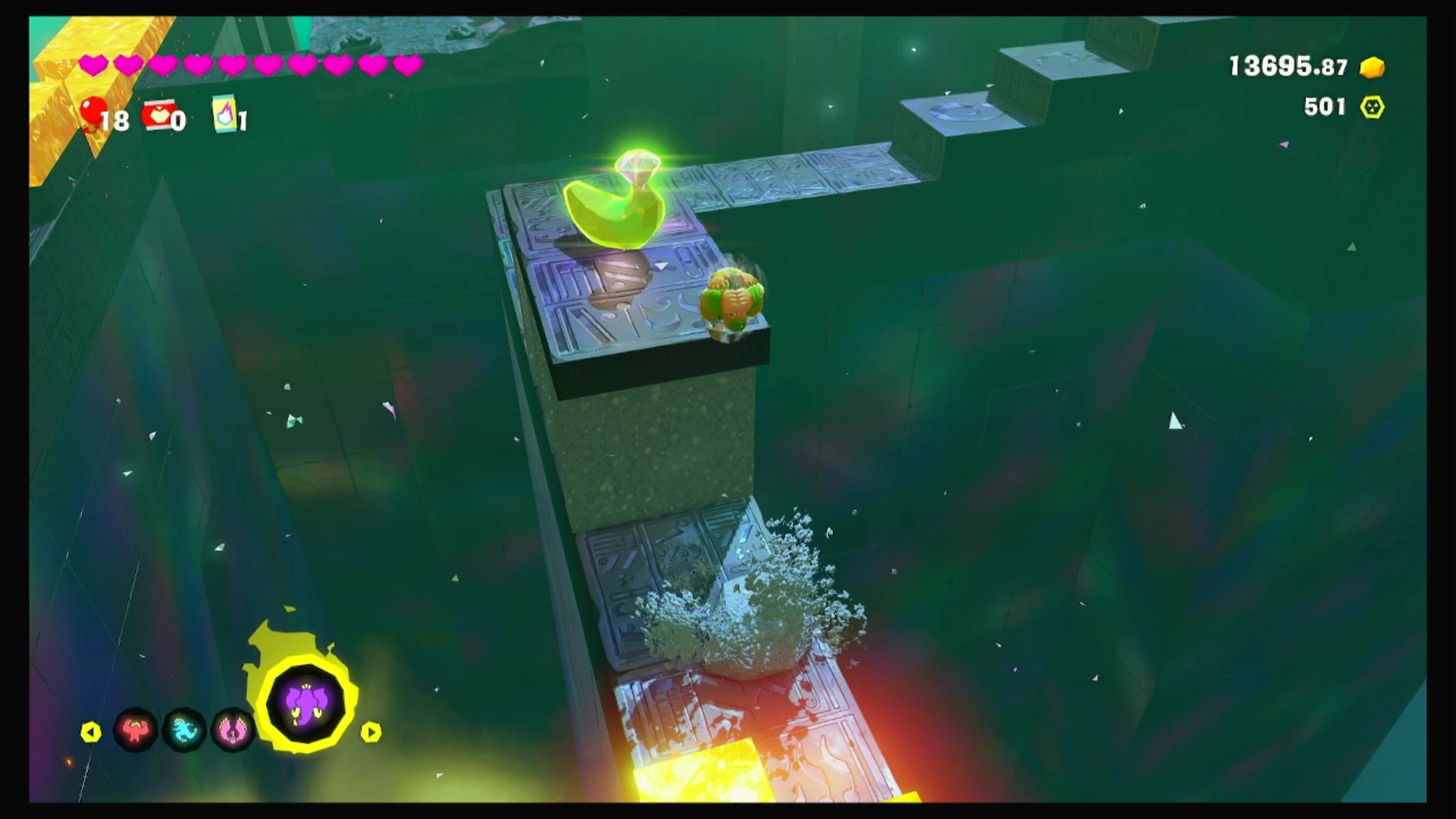Click the yellow hexagonal chip icon
1456x819 pixels.
tap(1372, 107)
